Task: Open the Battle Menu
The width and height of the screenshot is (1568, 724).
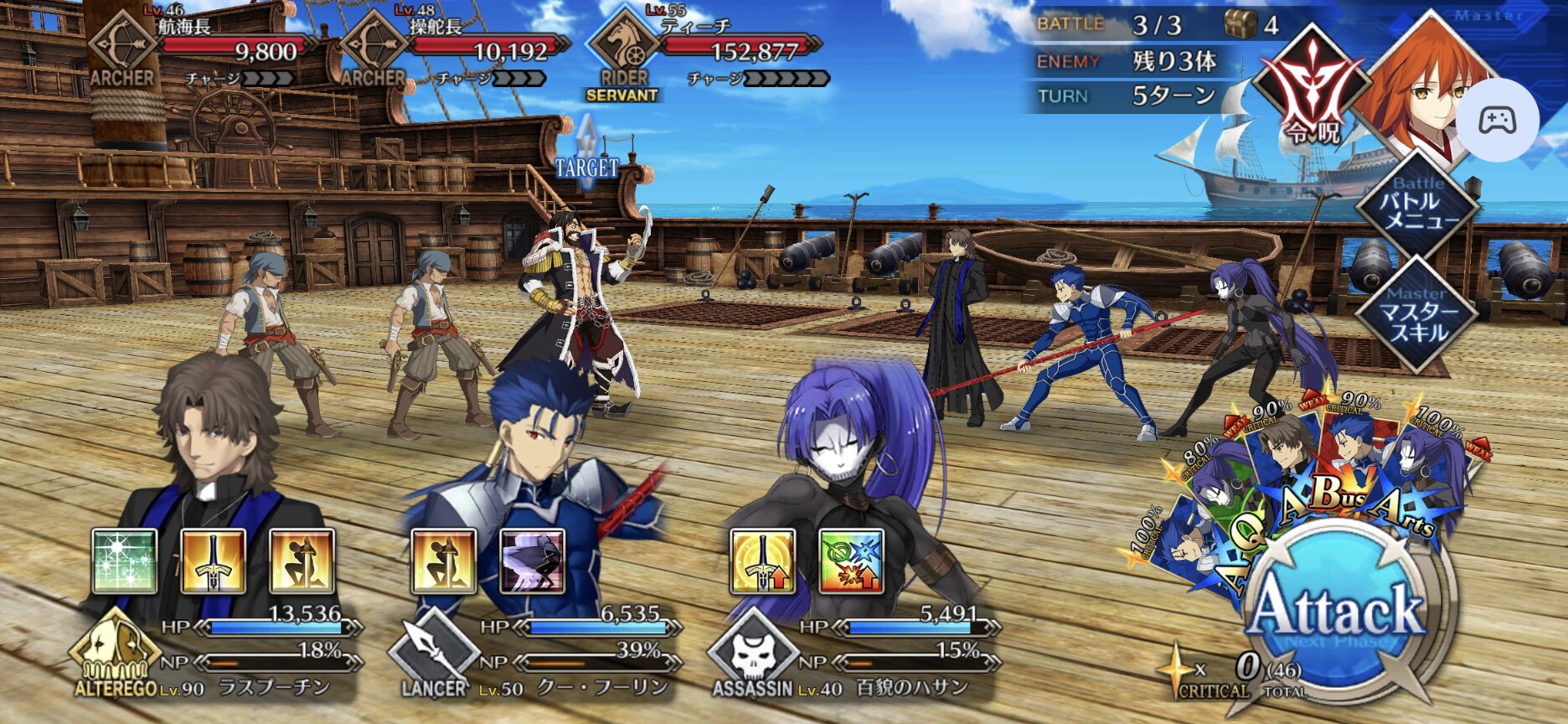Action: [x=1417, y=205]
